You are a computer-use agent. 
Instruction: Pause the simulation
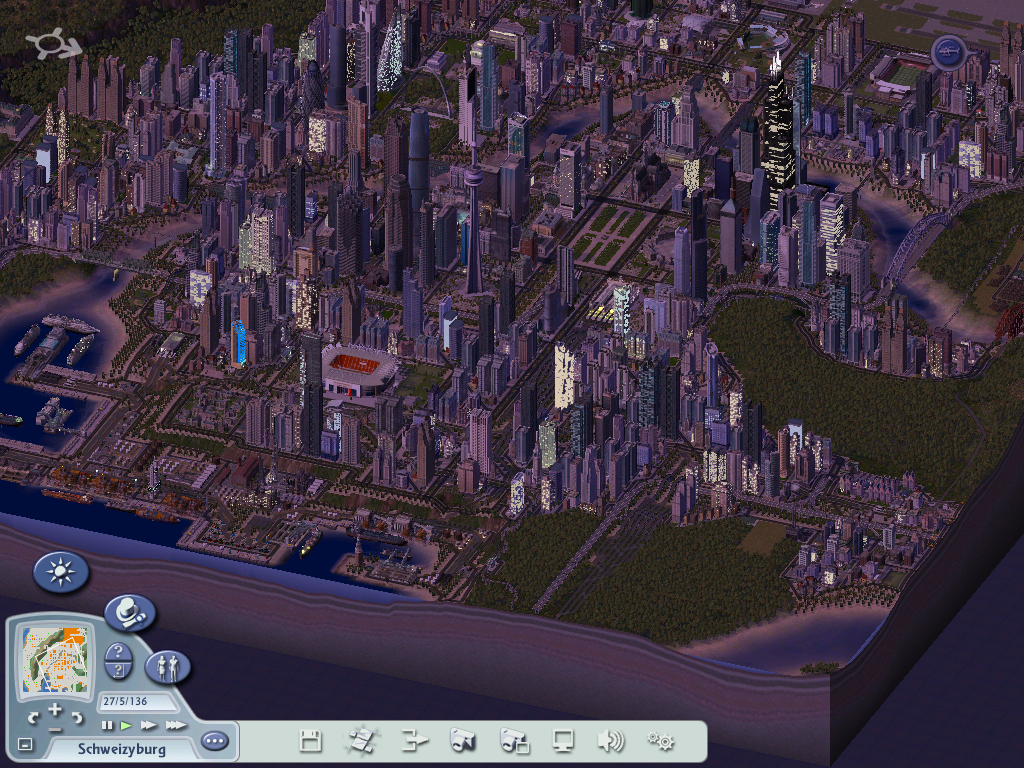click(107, 725)
